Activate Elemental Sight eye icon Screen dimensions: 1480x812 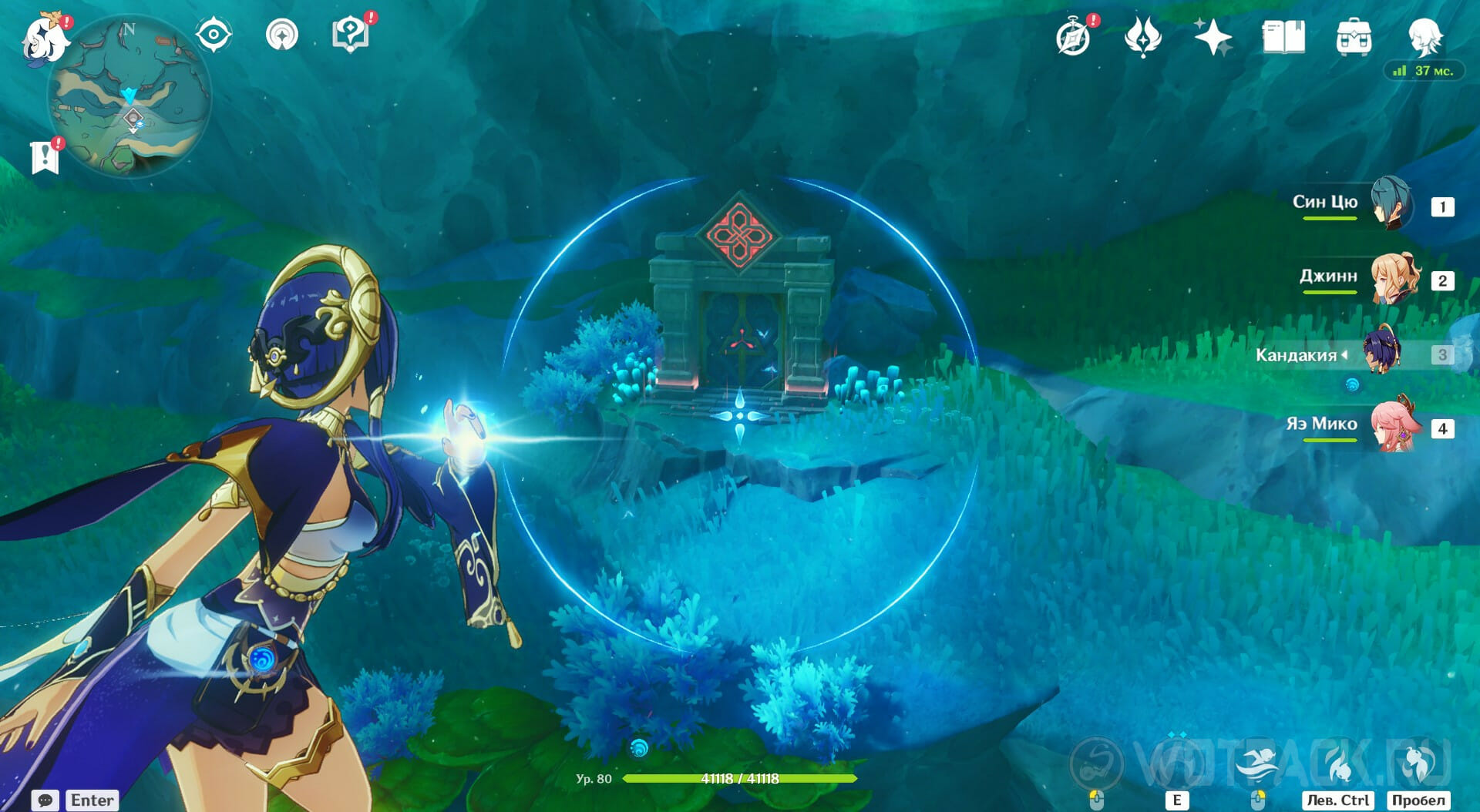(x=214, y=35)
